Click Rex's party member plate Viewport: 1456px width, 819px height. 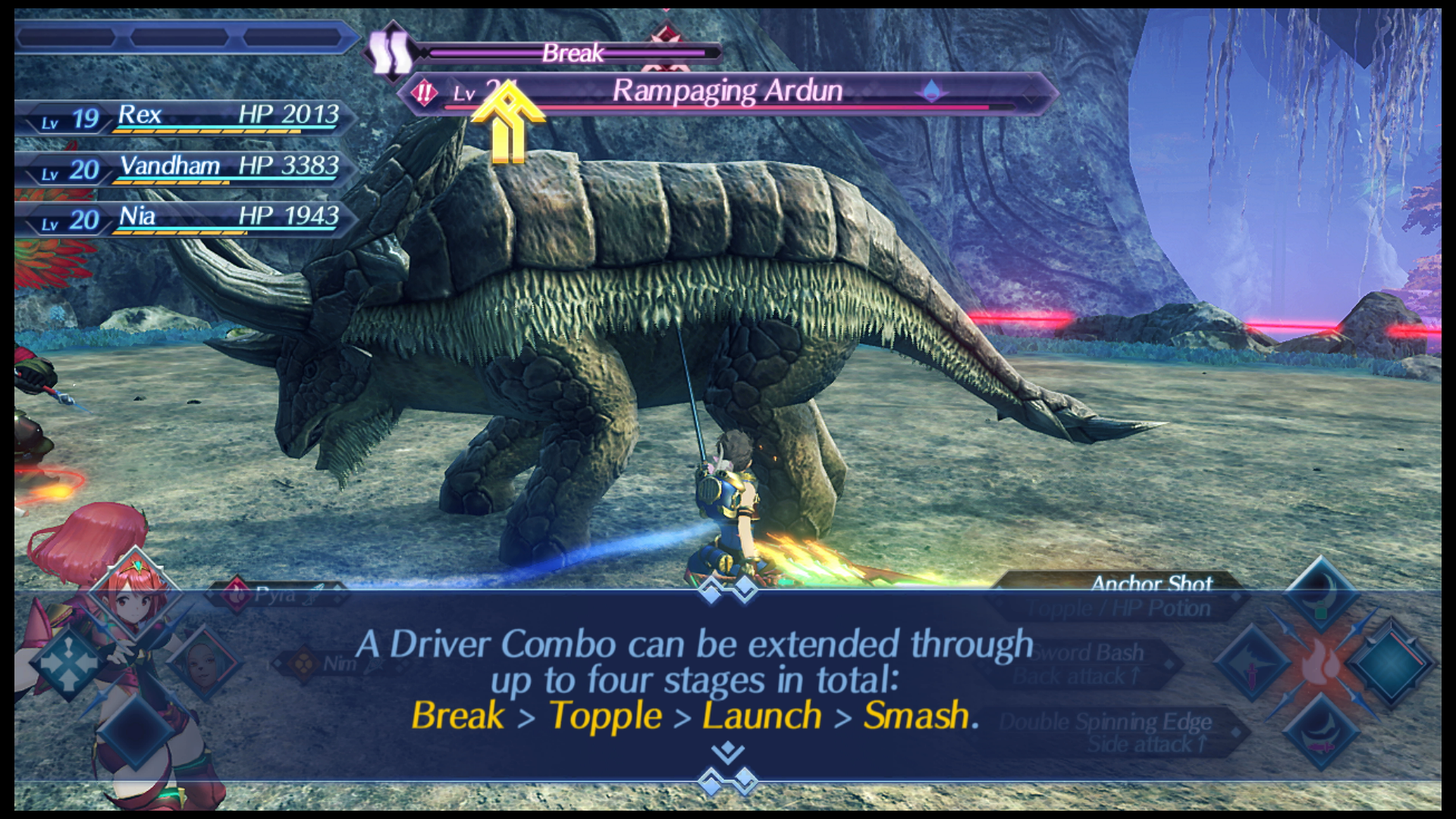coord(190,118)
